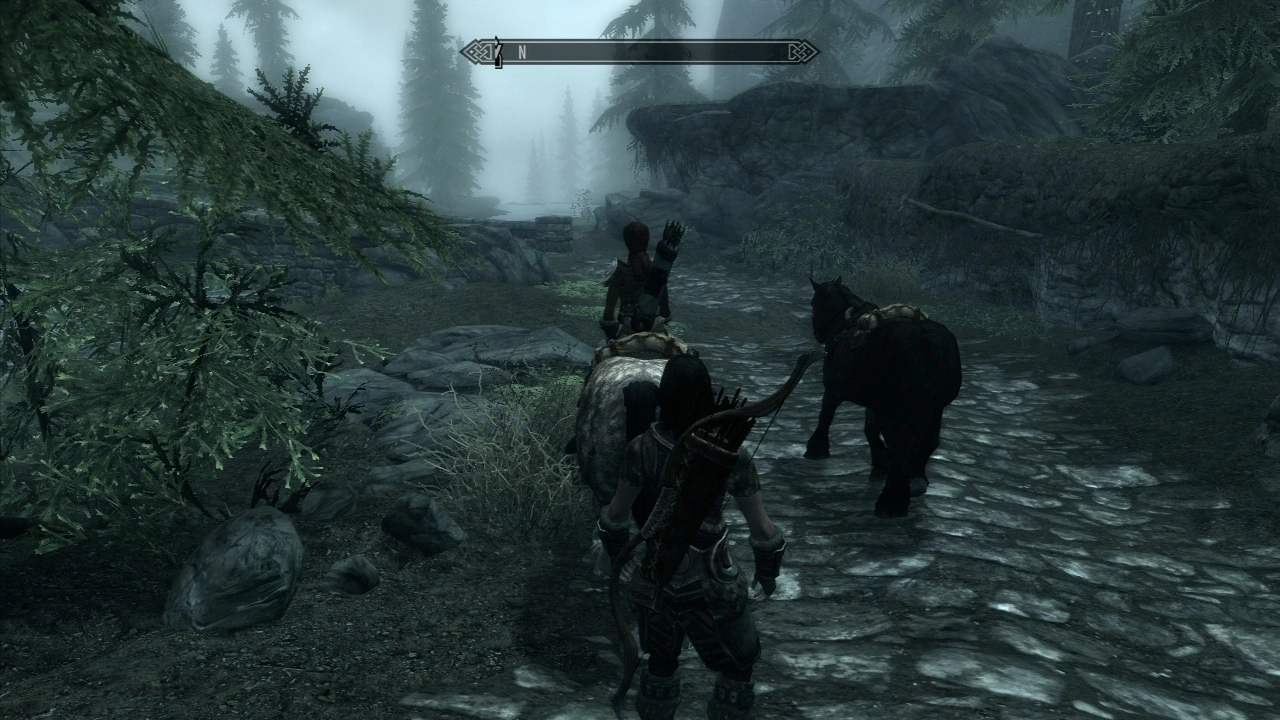
Task: Select the location marker on the compass
Action: click(497, 53)
